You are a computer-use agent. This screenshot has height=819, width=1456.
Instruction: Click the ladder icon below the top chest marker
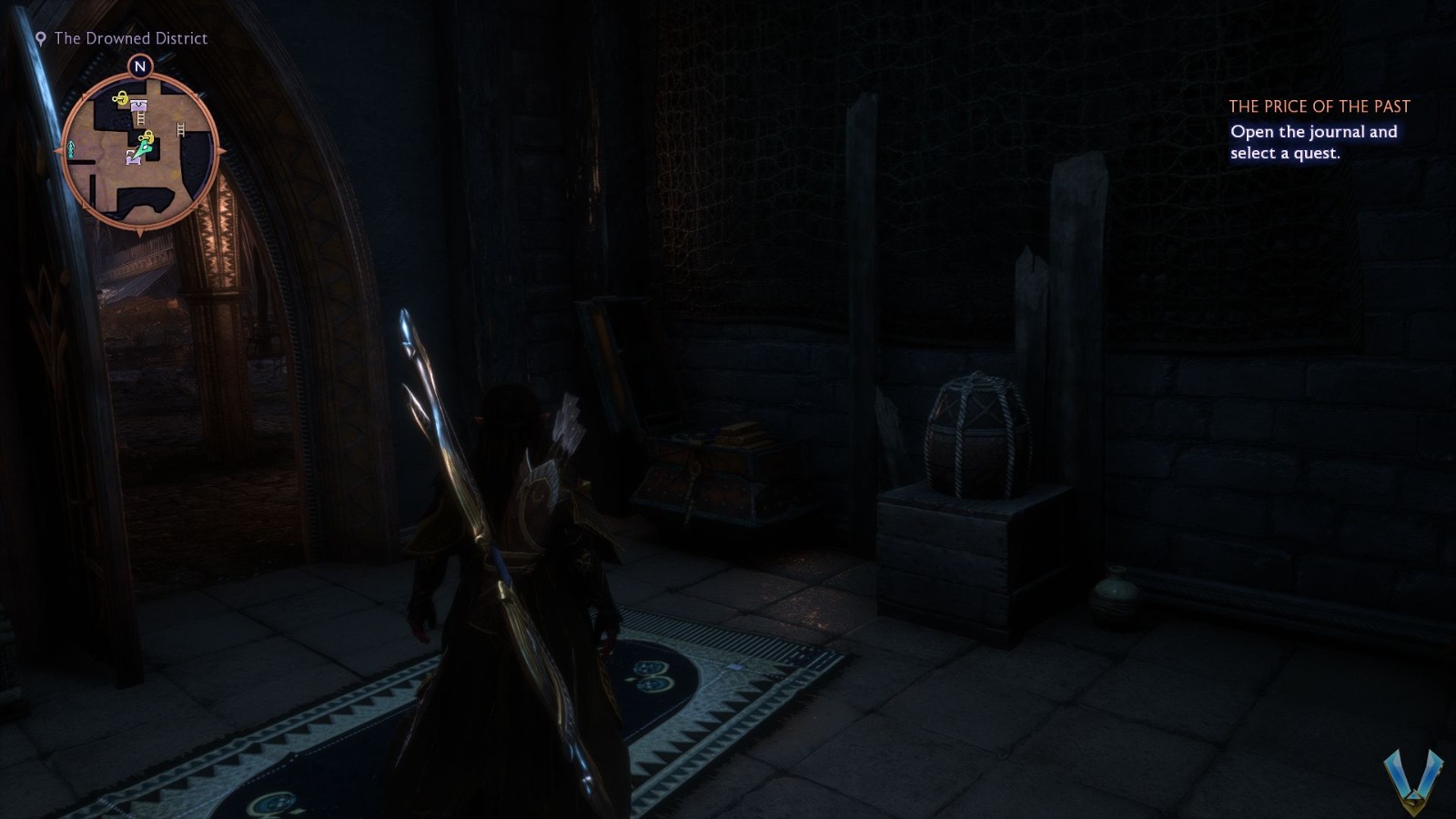[140, 118]
